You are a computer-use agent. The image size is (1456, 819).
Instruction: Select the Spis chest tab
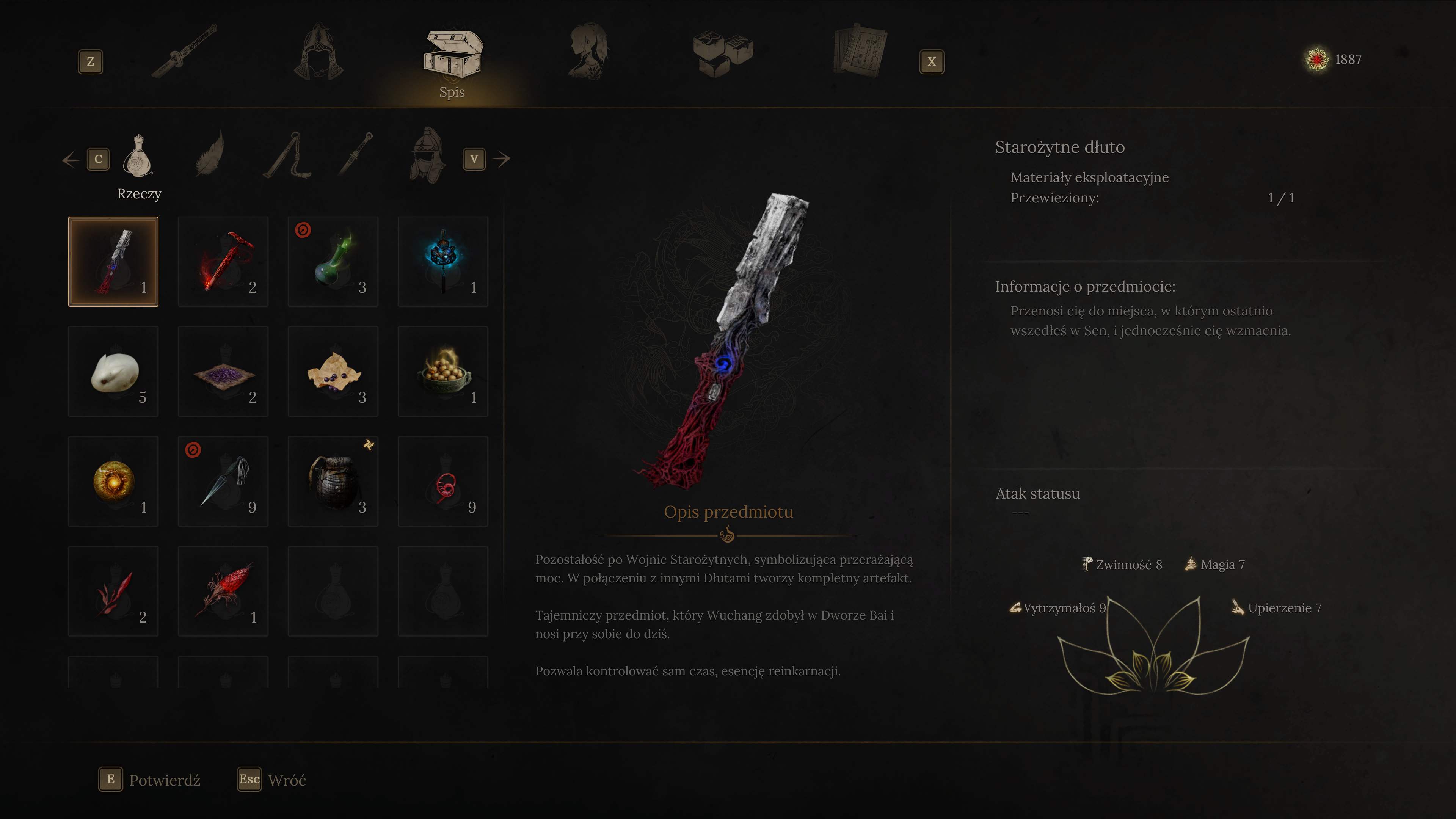[452, 56]
